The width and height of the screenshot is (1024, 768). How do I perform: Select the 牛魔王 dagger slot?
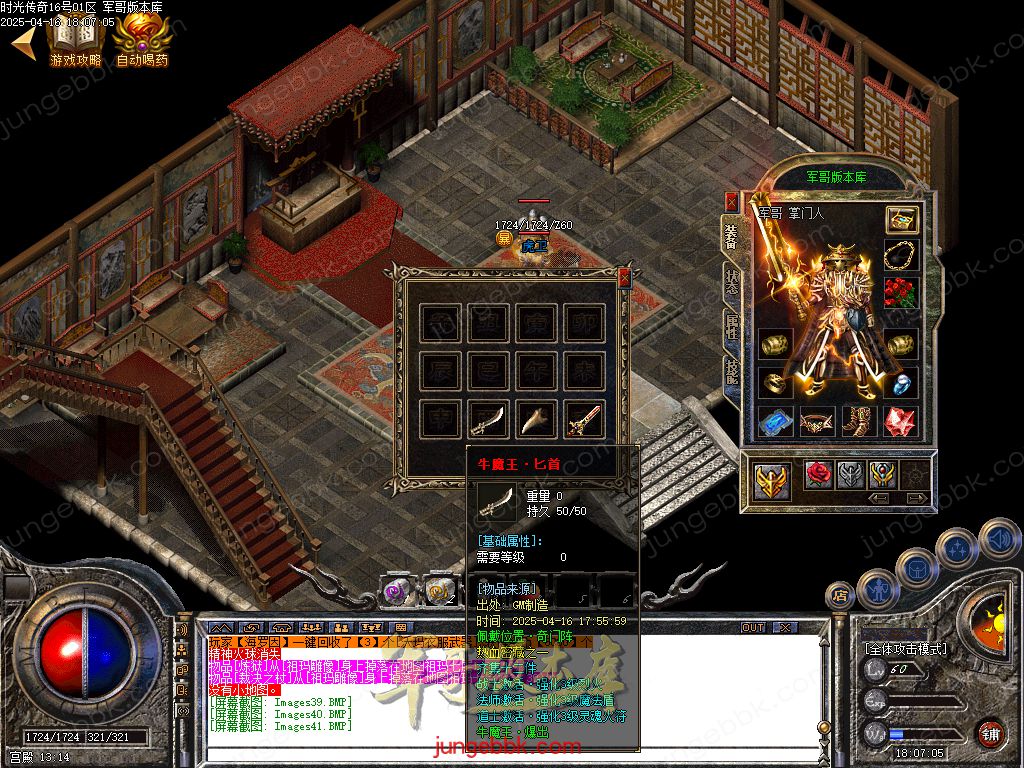pyautogui.click(x=489, y=420)
